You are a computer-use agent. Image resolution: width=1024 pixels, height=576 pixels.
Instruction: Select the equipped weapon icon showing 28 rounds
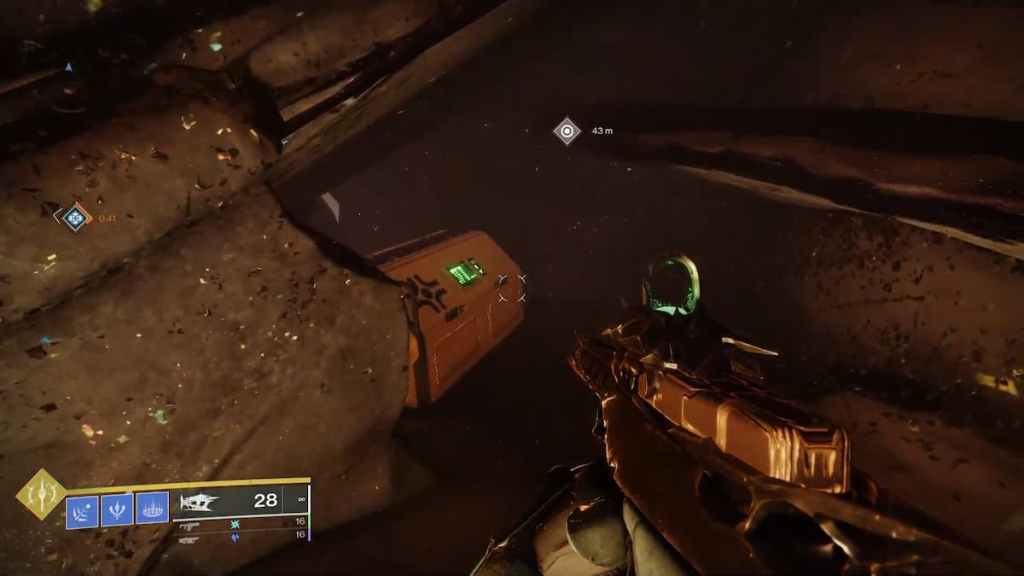coord(199,500)
